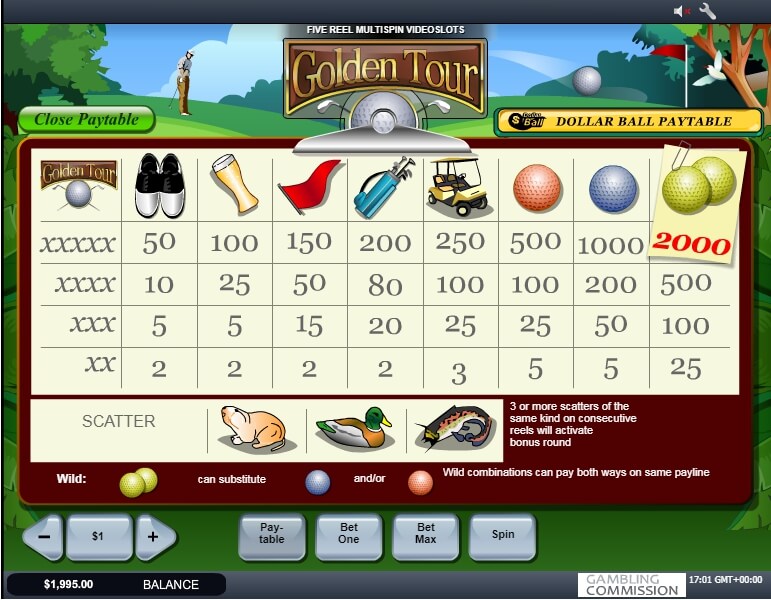
Task: Click the Paytable button
Action: [271, 534]
